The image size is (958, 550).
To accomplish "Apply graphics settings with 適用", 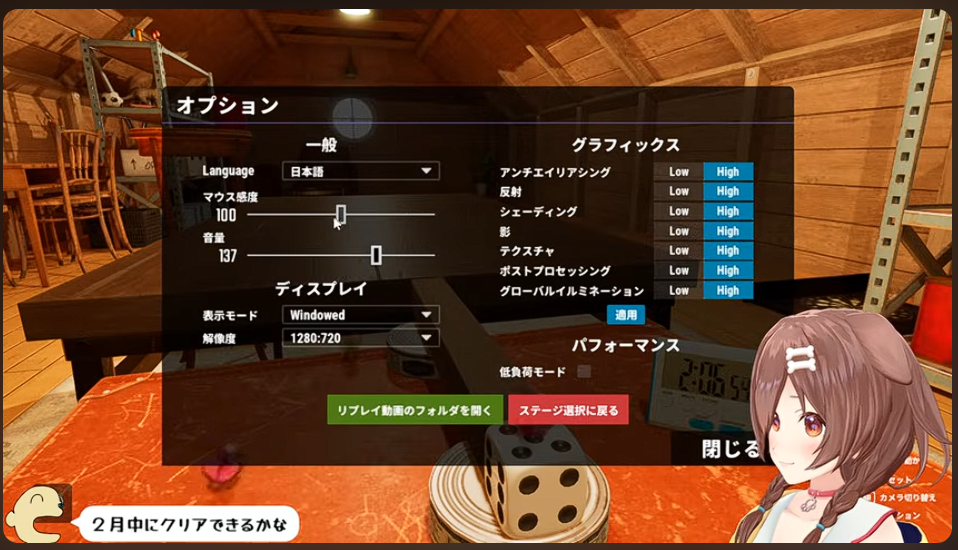I will pyautogui.click(x=626, y=314).
